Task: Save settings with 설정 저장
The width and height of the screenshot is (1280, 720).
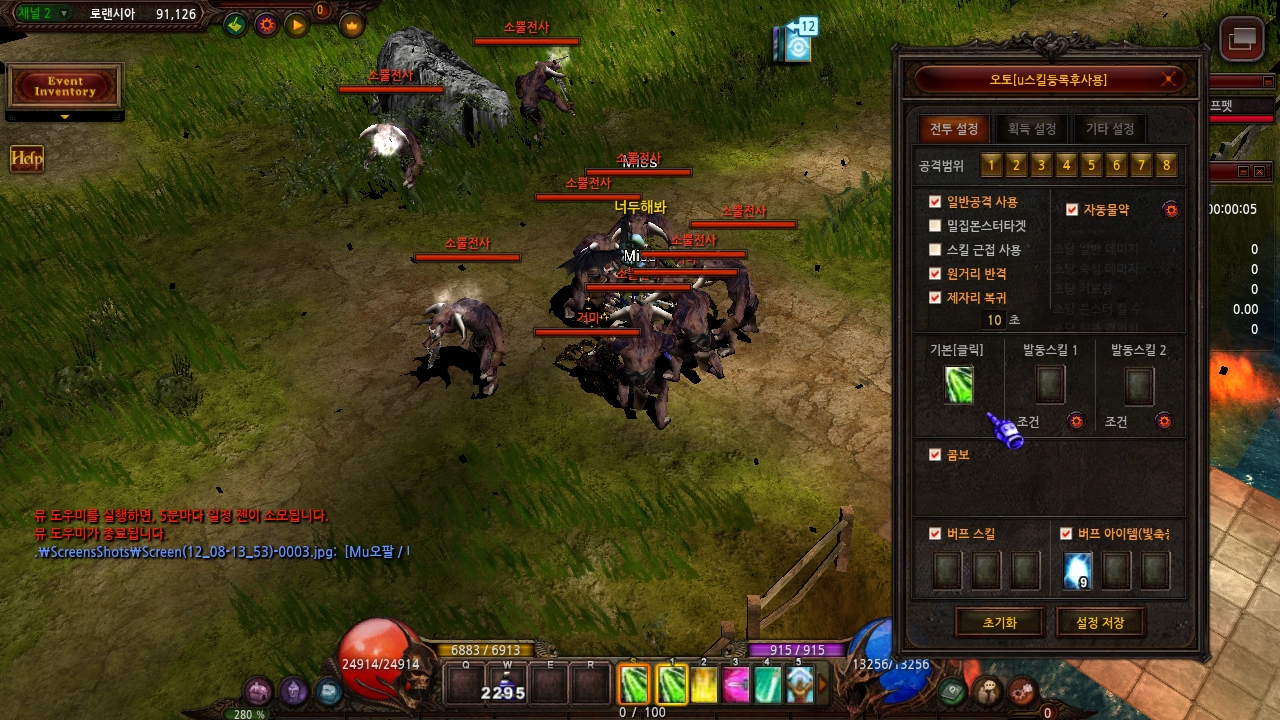Action: [x=1099, y=622]
